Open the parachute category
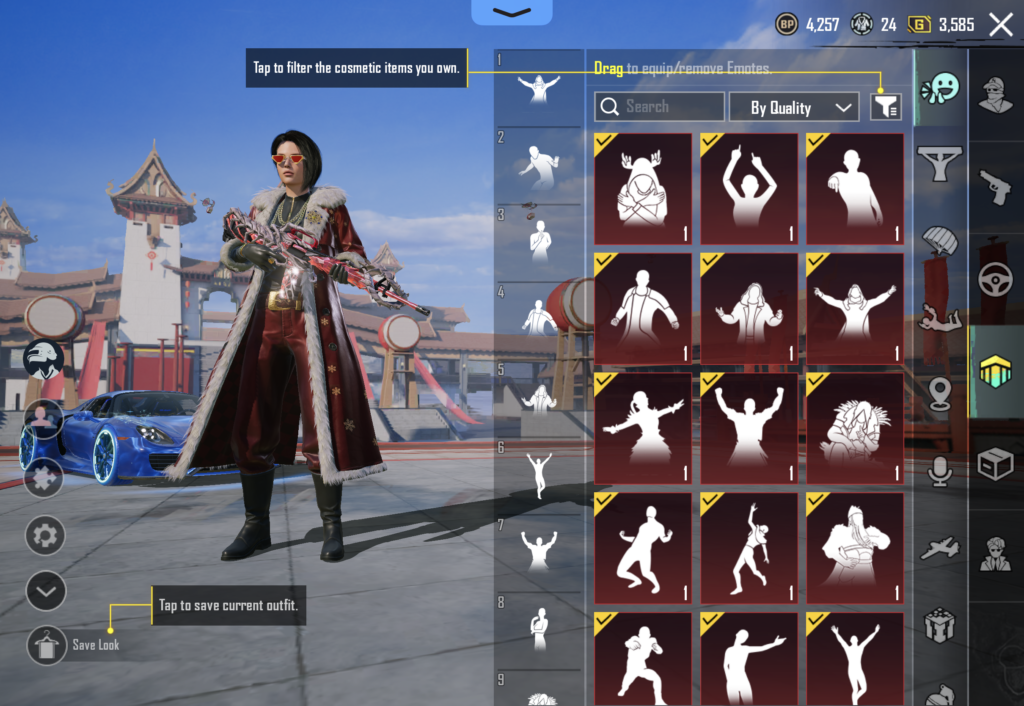 pos(940,241)
